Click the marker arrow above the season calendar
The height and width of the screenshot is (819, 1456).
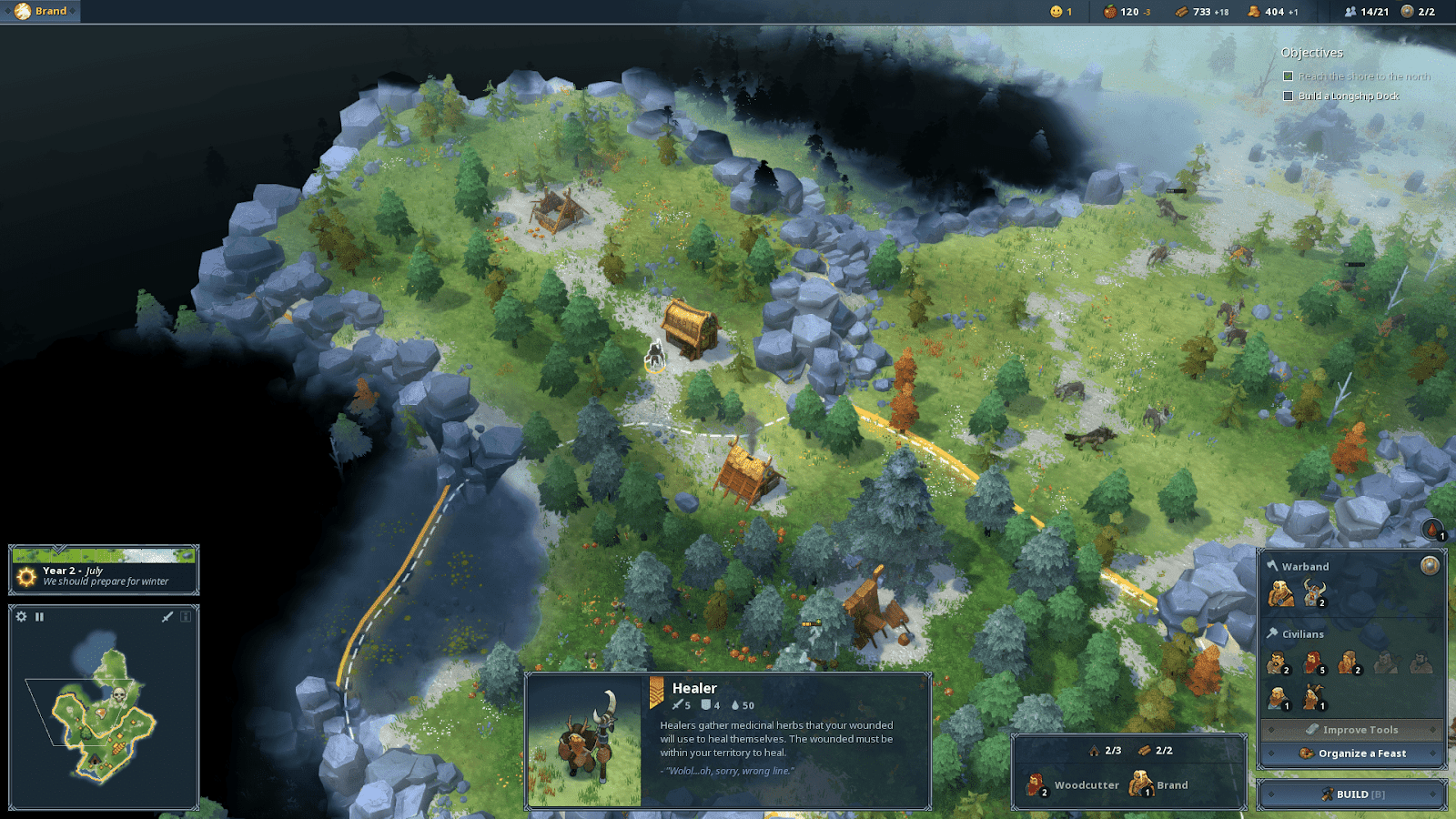click(57, 547)
